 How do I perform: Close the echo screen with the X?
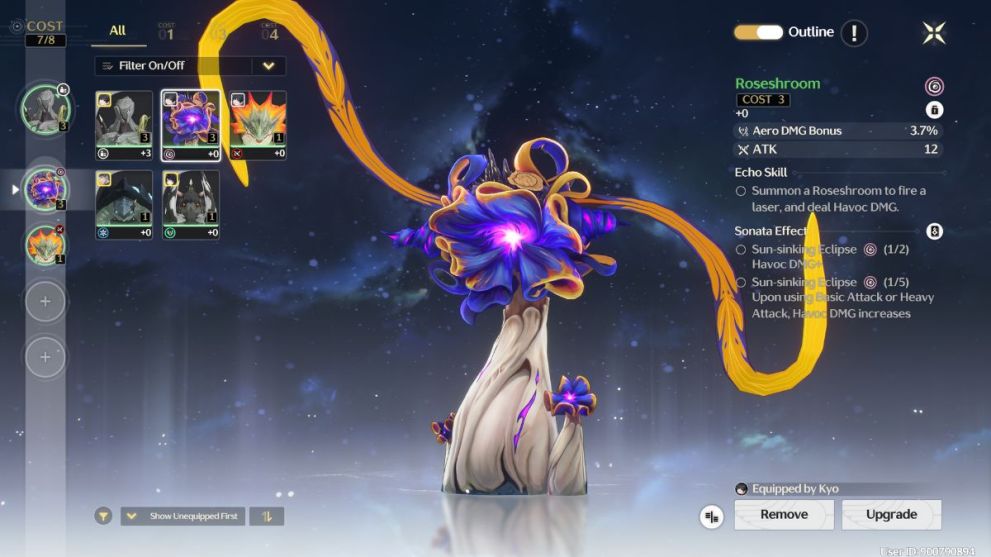[933, 33]
